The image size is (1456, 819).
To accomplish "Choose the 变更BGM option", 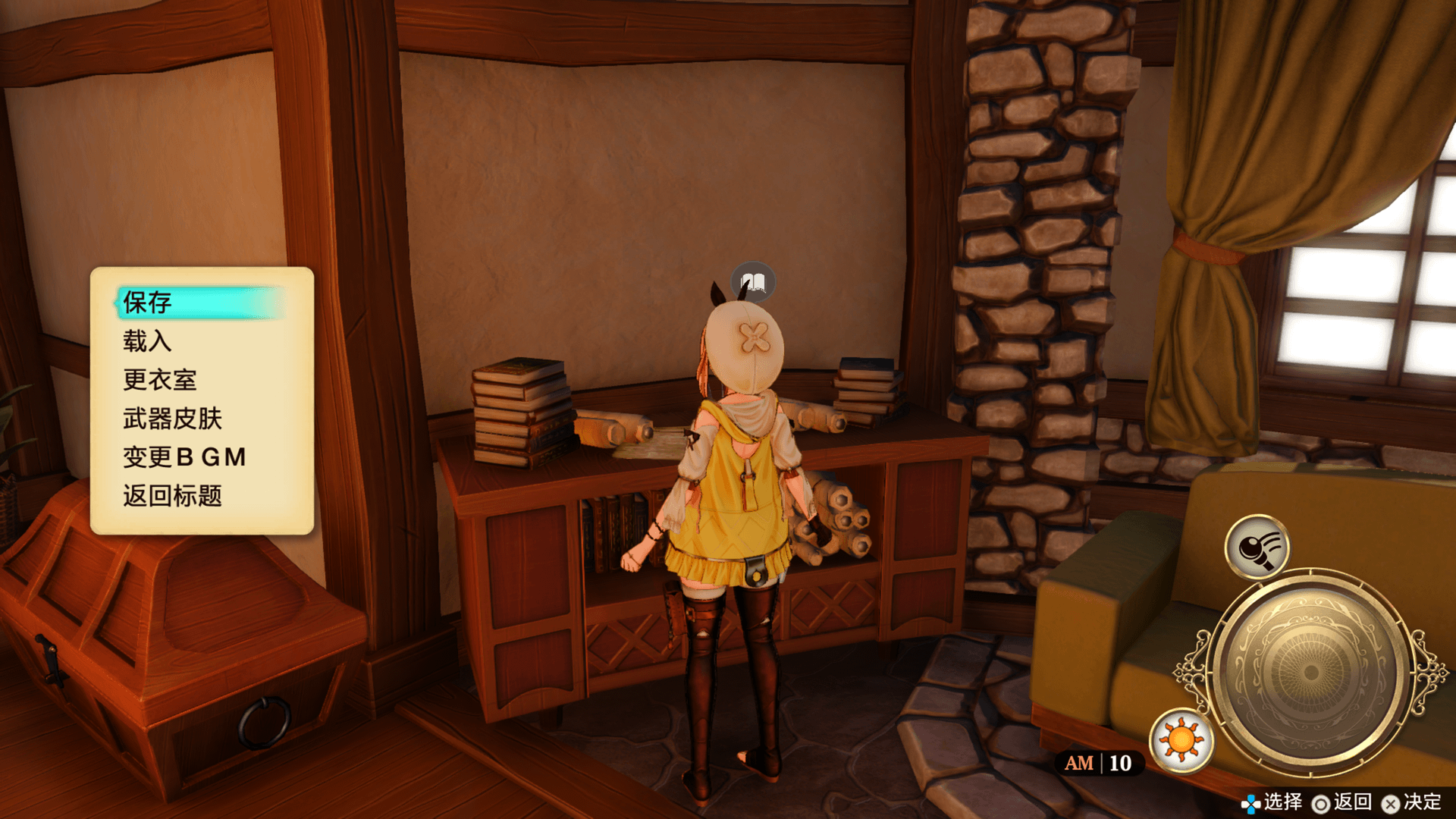I will click(x=184, y=457).
